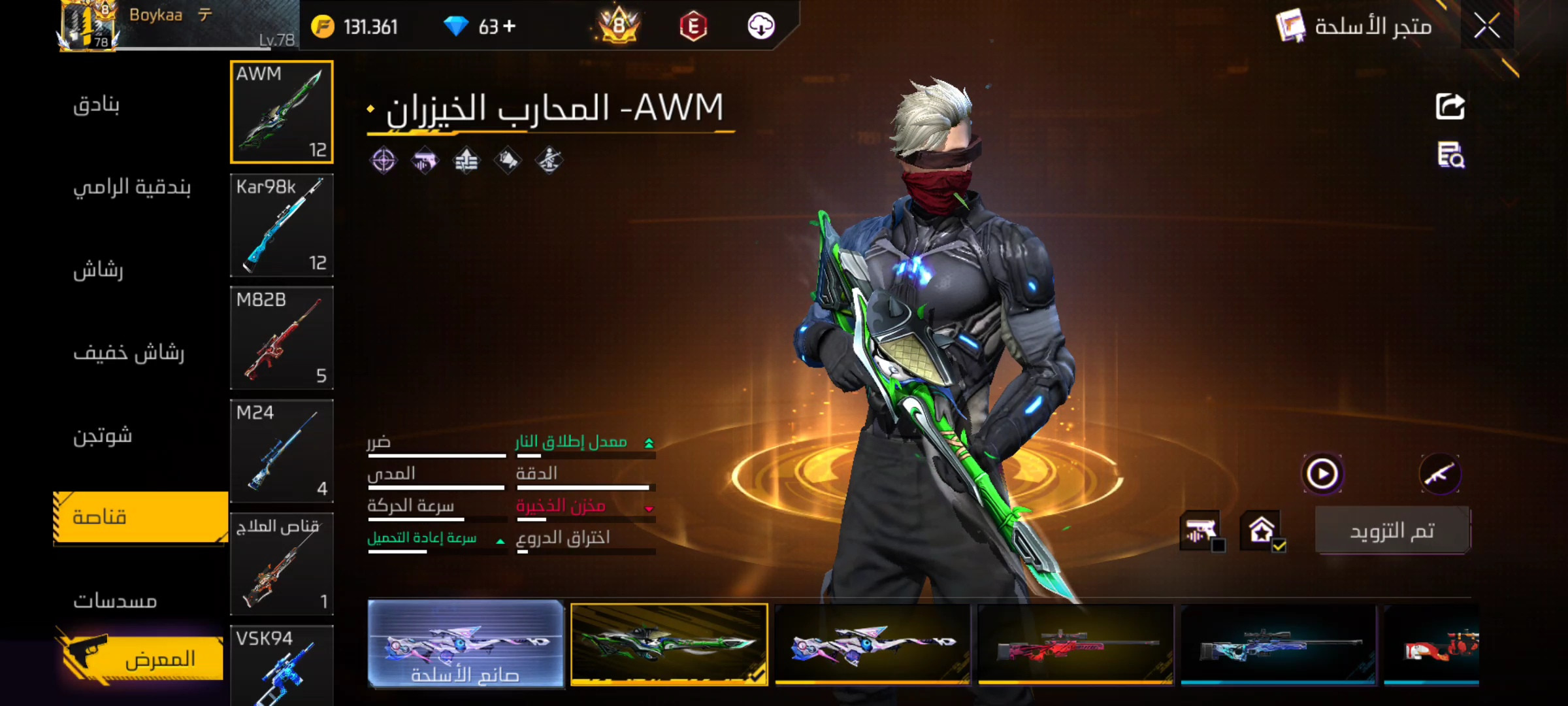Uncheck the starred home display checkbox

[1261, 531]
